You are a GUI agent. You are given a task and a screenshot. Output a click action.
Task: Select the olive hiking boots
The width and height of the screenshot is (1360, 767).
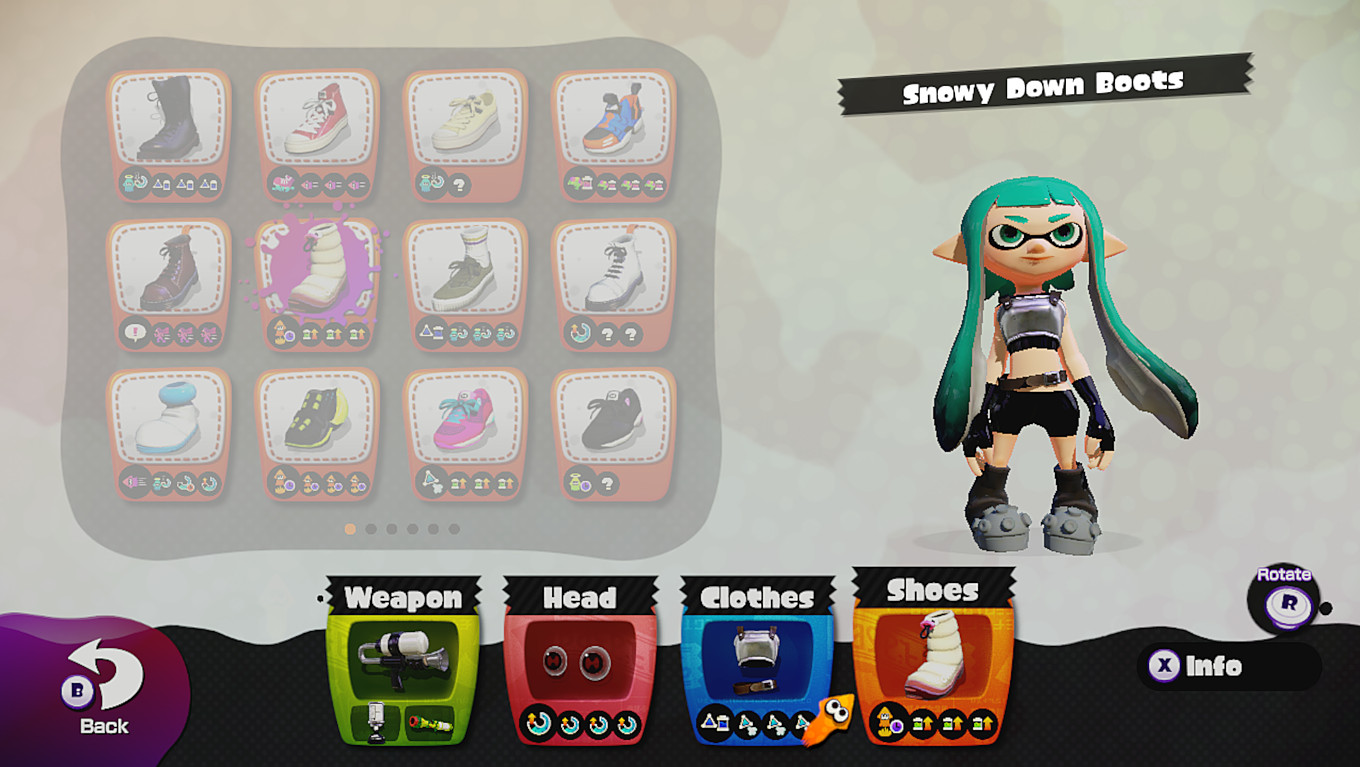click(x=466, y=270)
